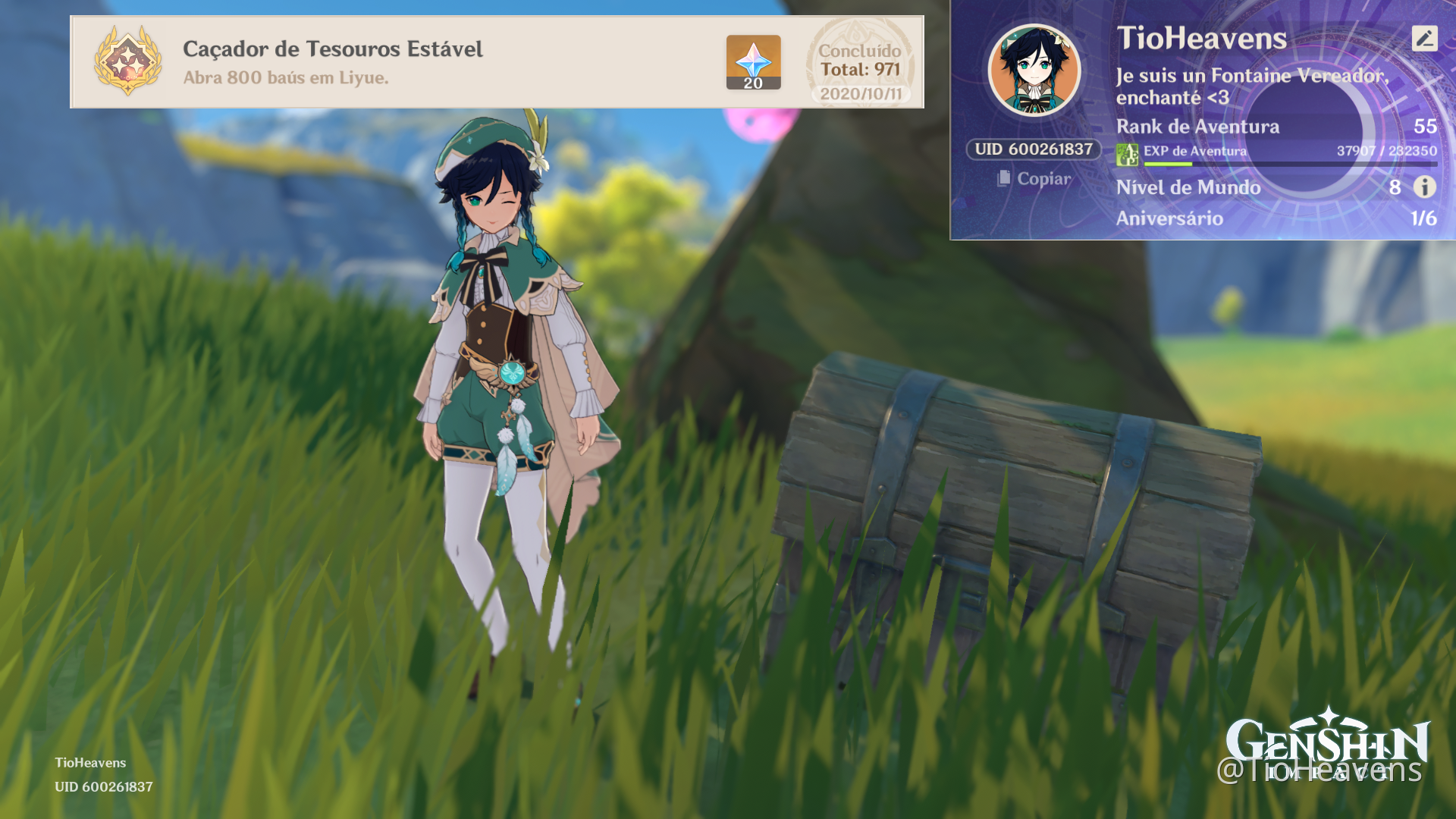Open profile editing via pencil icon

1423,38
